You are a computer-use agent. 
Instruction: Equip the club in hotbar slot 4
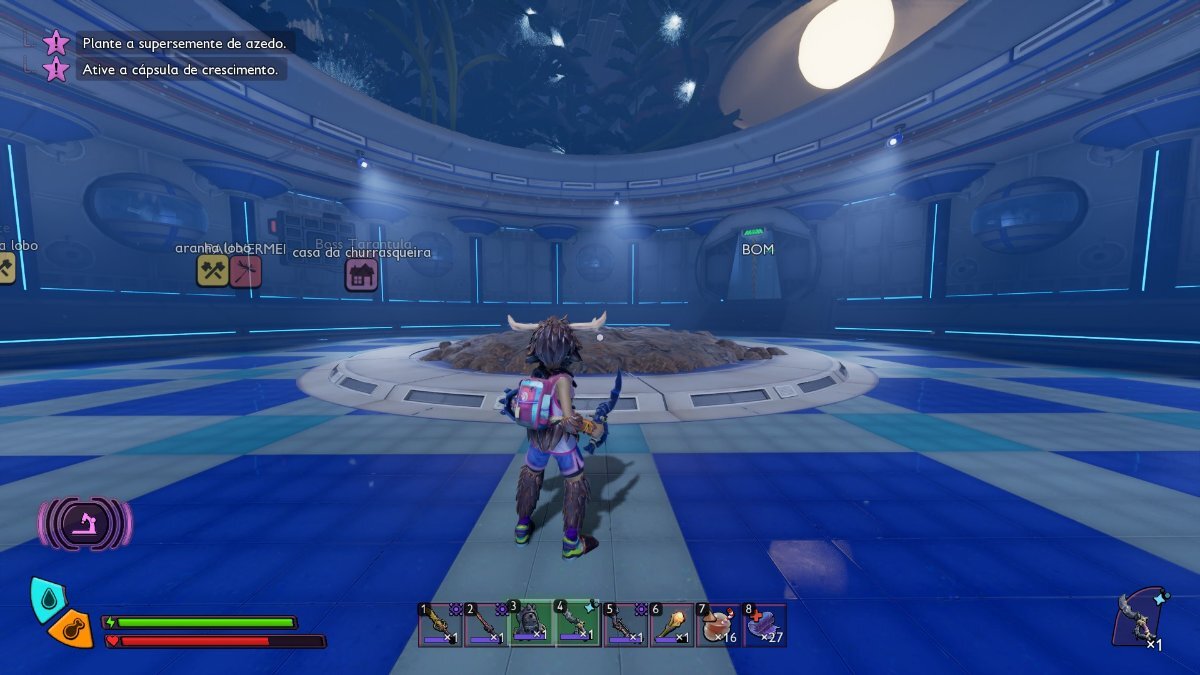pos(578,625)
